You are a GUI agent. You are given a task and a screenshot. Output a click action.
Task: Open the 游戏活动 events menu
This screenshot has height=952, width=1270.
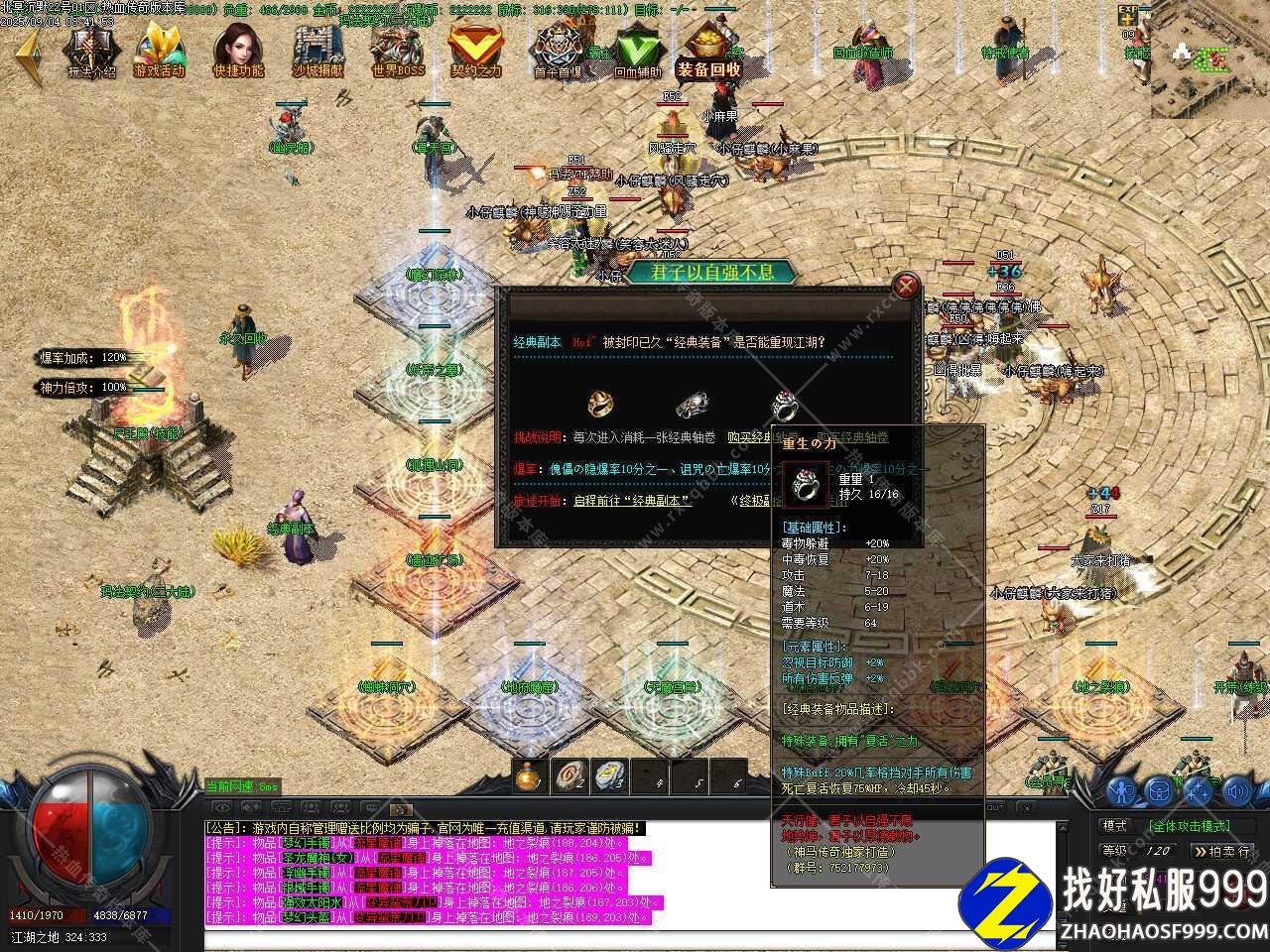coord(159,50)
